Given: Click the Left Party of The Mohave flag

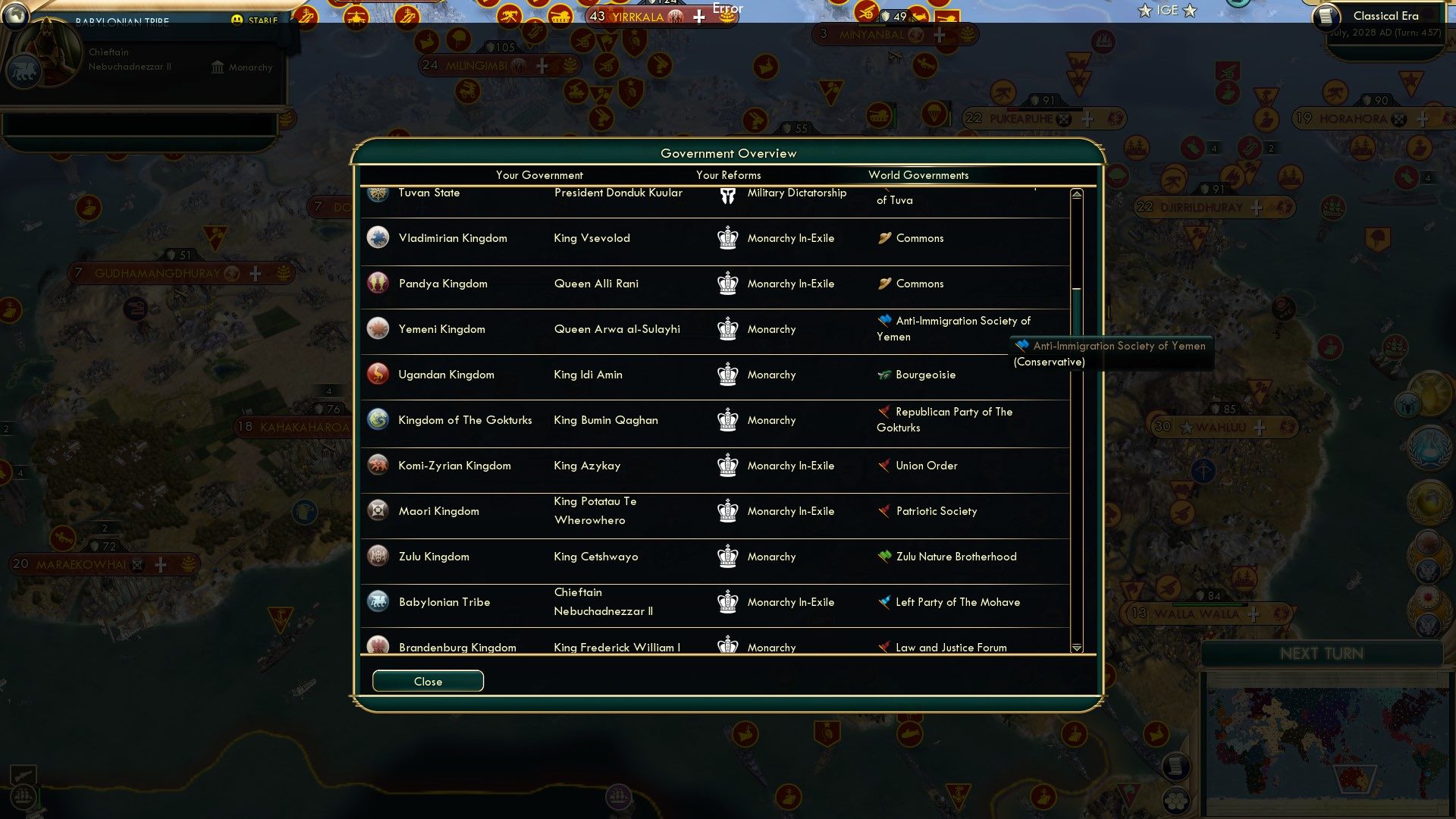Looking at the screenshot, I should coord(883,601).
